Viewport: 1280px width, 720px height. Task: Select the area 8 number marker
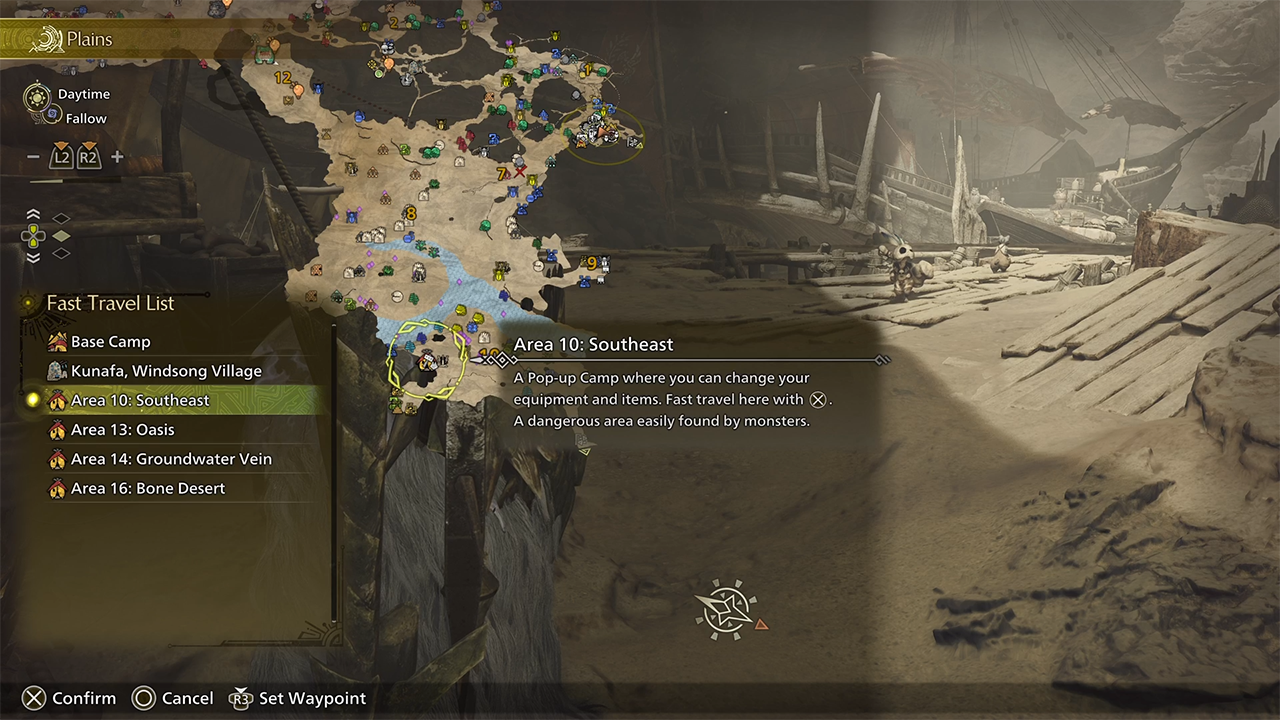[x=410, y=213]
